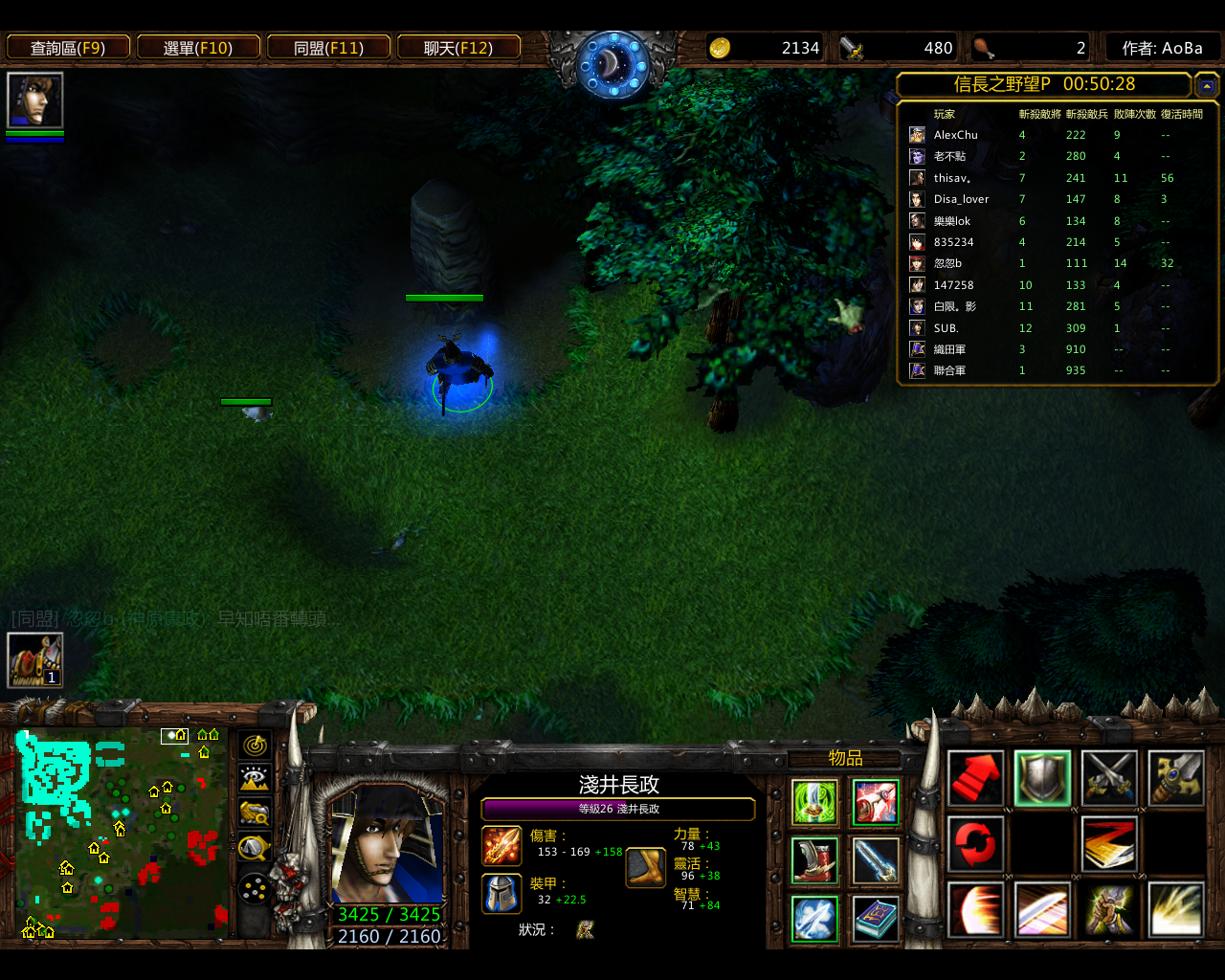Open the 選單 (F10) game menu
This screenshot has height=980, width=1225.
198,48
